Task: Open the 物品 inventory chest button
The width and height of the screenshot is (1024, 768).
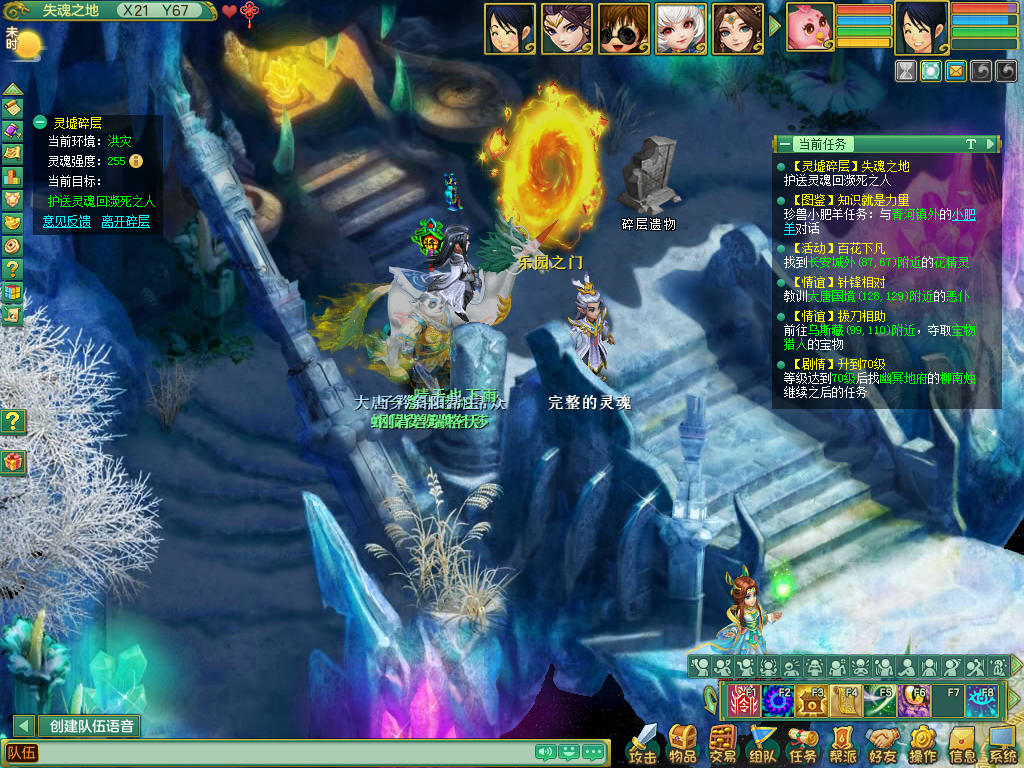Action: (x=683, y=743)
